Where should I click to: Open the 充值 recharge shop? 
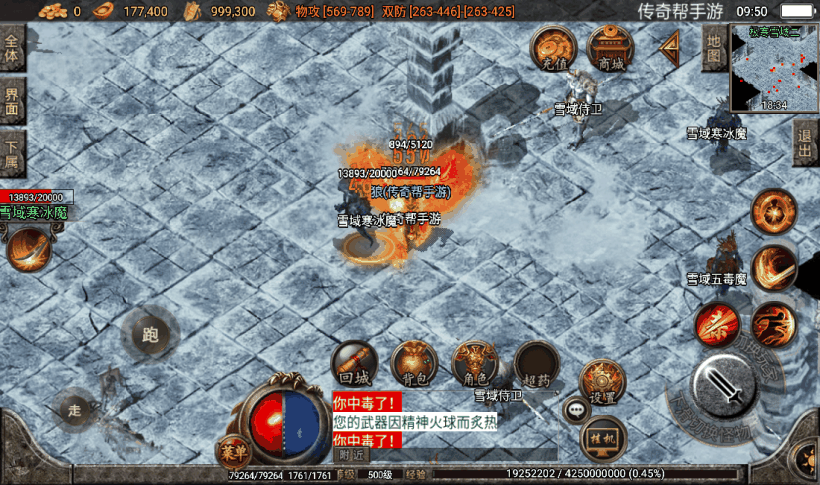coord(553,48)
